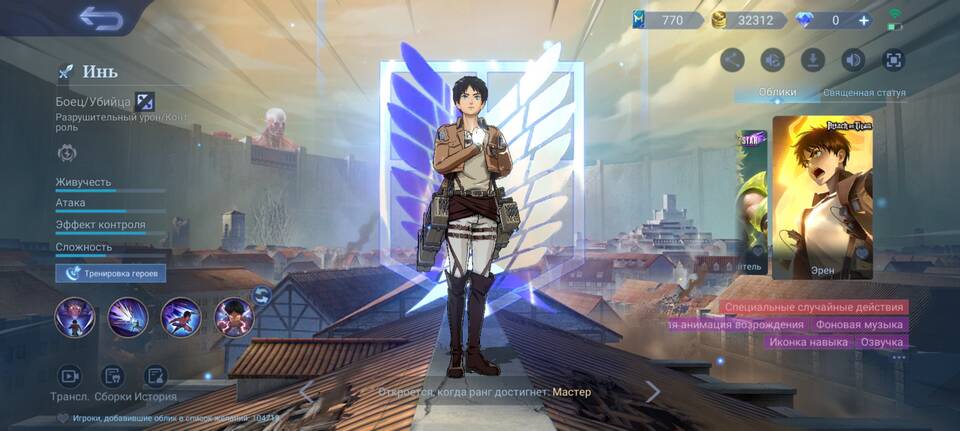Open the История hero story button
The width and height of the screenshot is (960, 431).
click(156, 377)
